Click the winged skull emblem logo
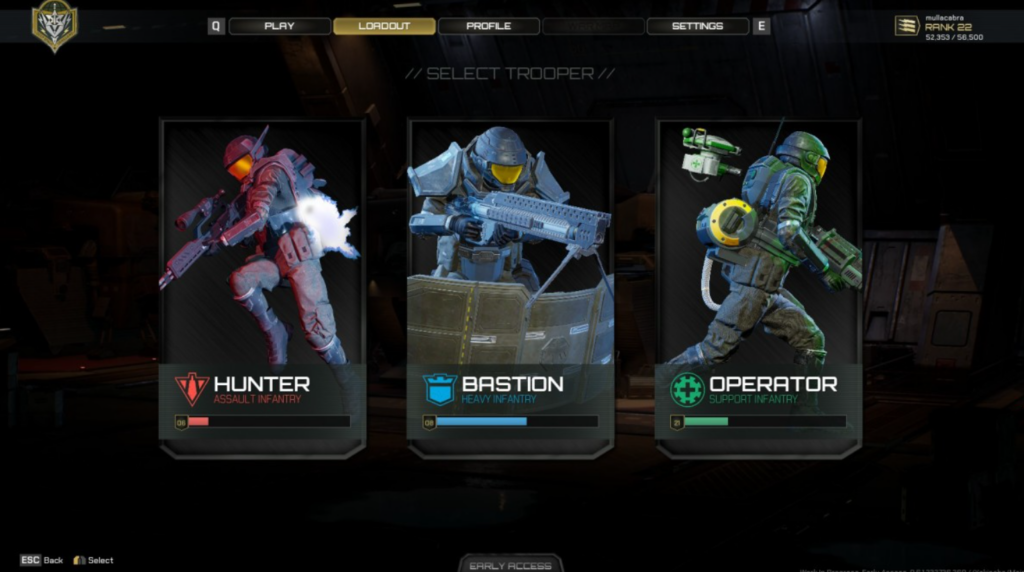 click(54, 25)
